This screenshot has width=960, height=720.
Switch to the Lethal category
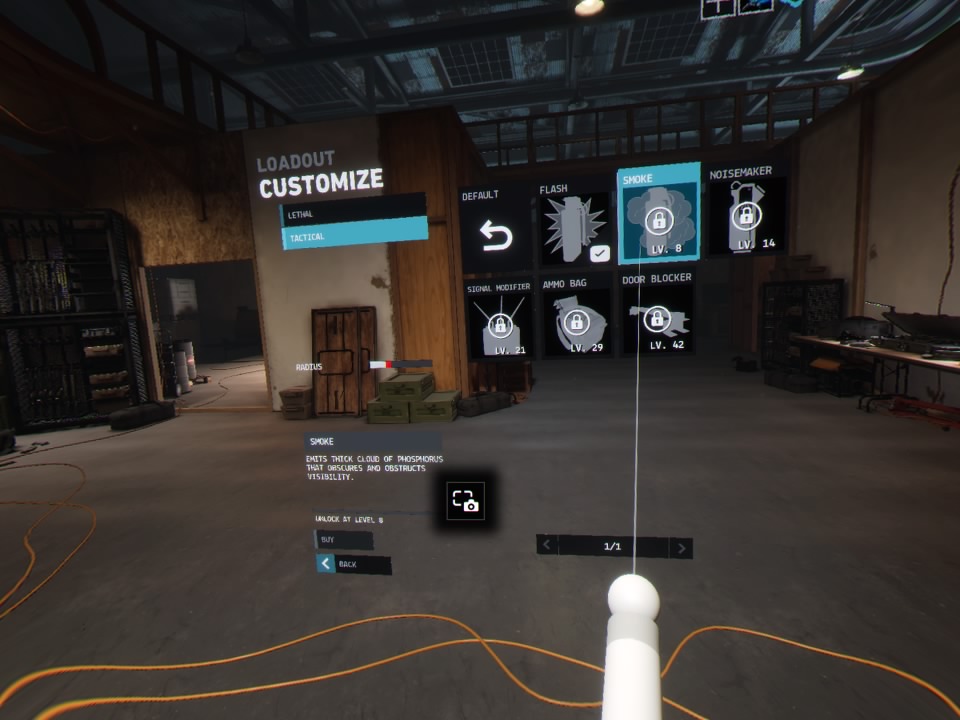point(353,212)
